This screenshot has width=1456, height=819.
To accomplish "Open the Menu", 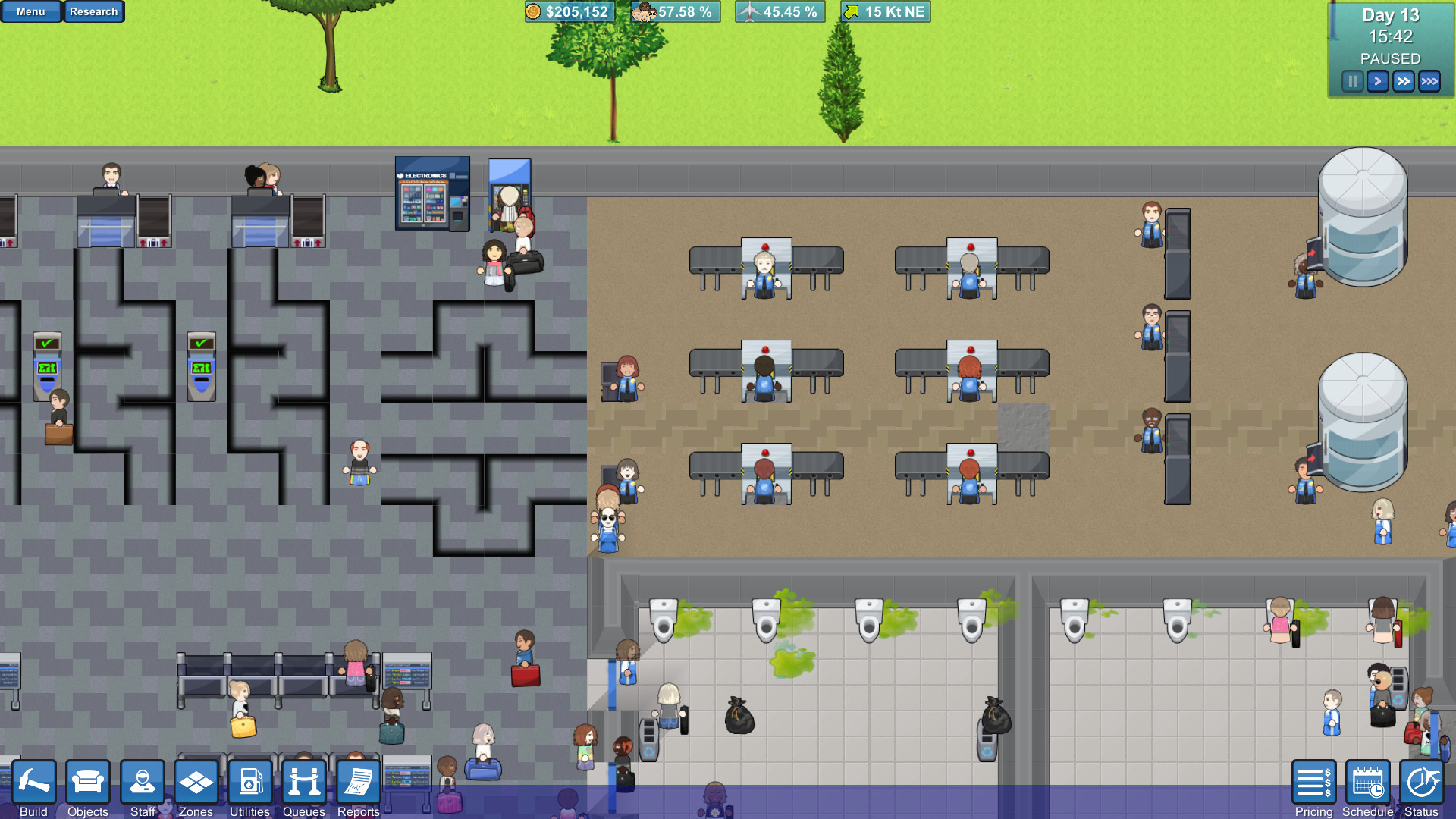I will pos(30,11).
